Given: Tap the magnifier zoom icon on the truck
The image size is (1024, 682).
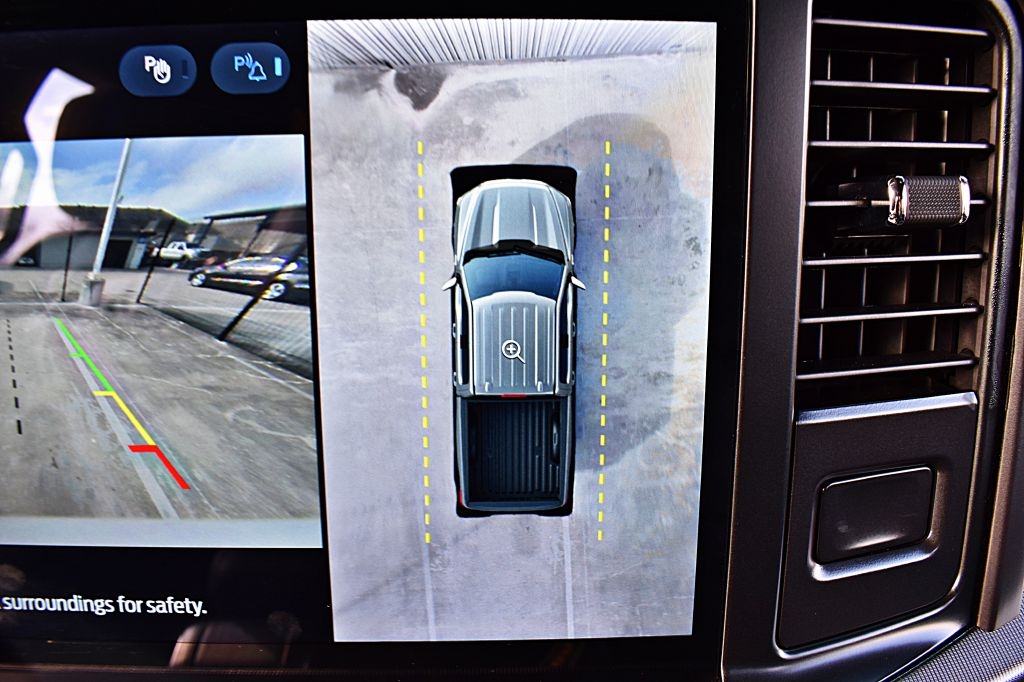Looking at the screenshot, I should (x=513, y=349).
